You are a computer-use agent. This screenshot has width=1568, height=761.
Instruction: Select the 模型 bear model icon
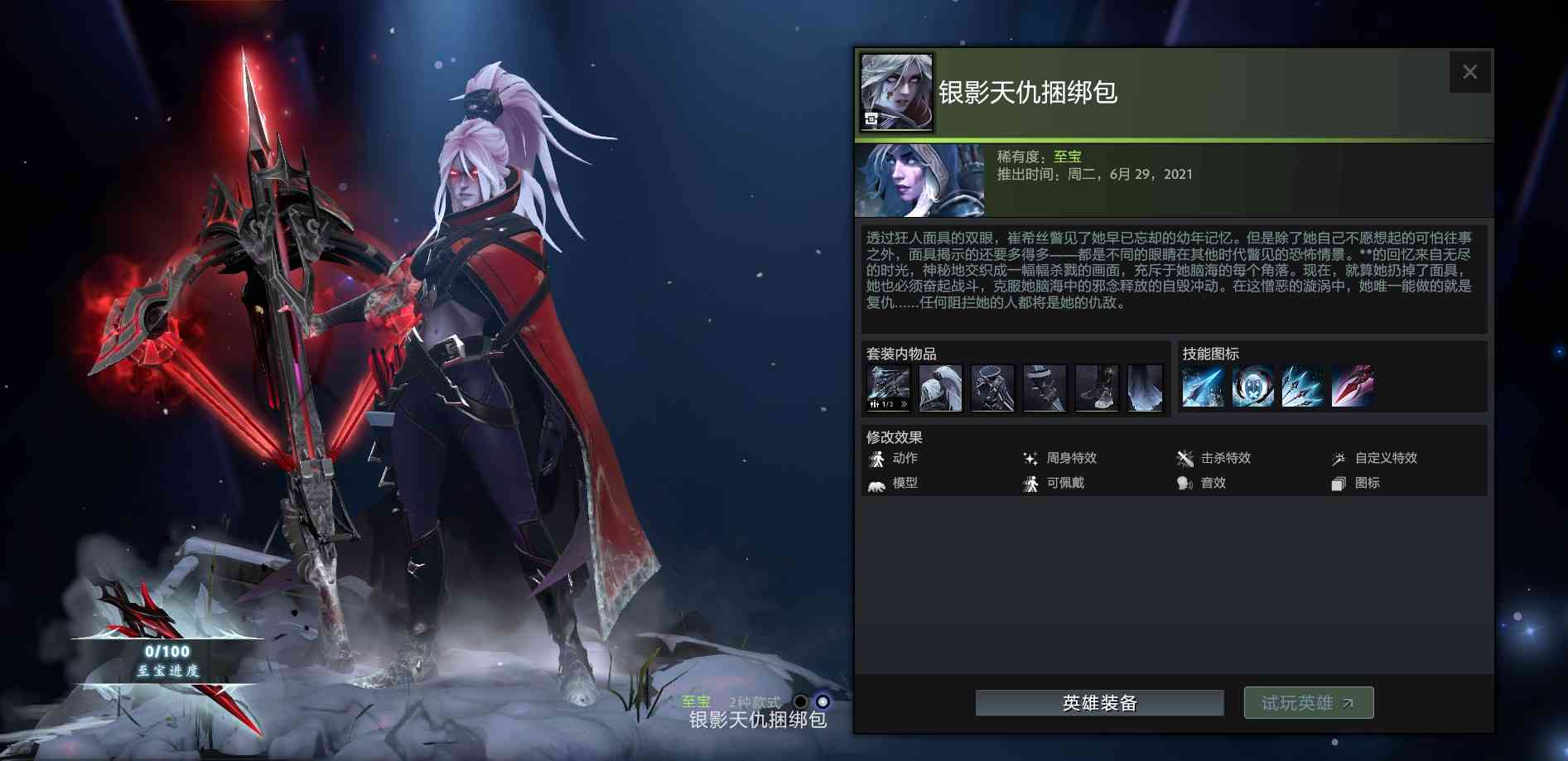[876, 484]
